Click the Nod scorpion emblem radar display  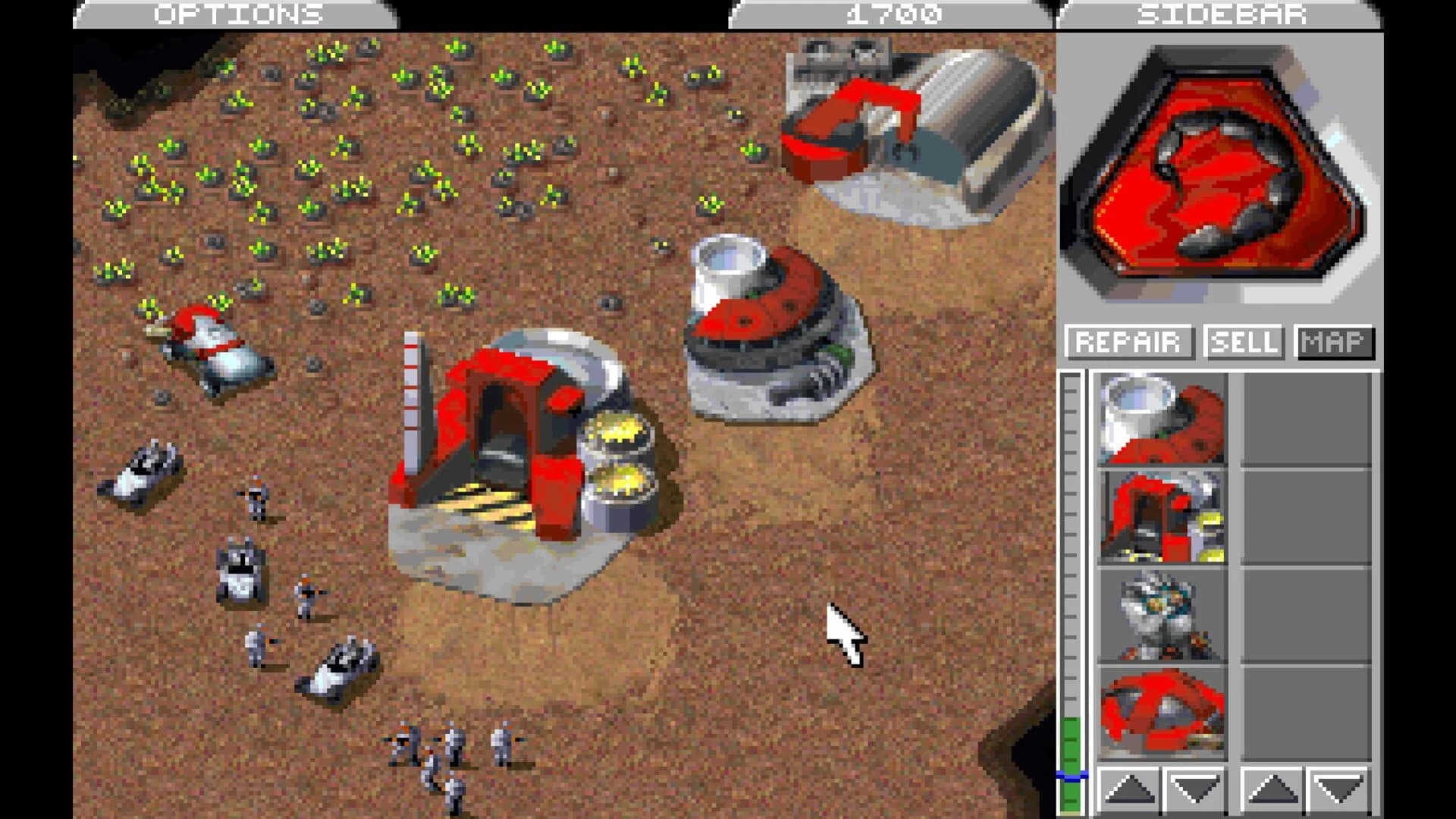(1213, 167)
